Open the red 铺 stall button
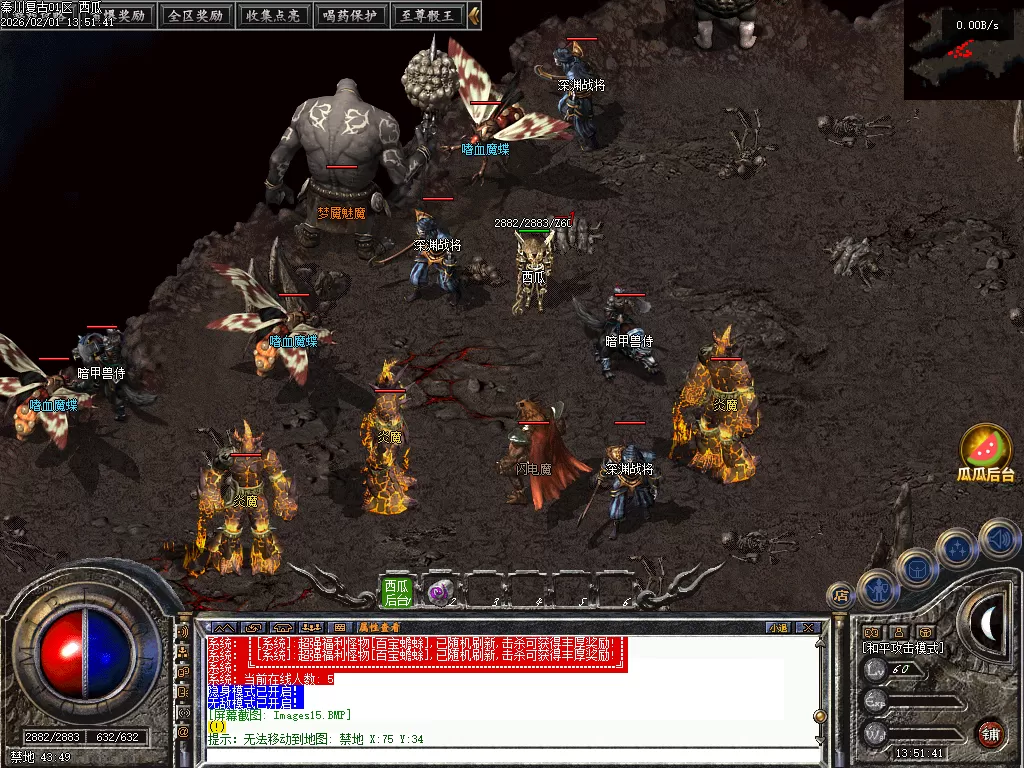The image size is (1024, 768). (990, 733)
